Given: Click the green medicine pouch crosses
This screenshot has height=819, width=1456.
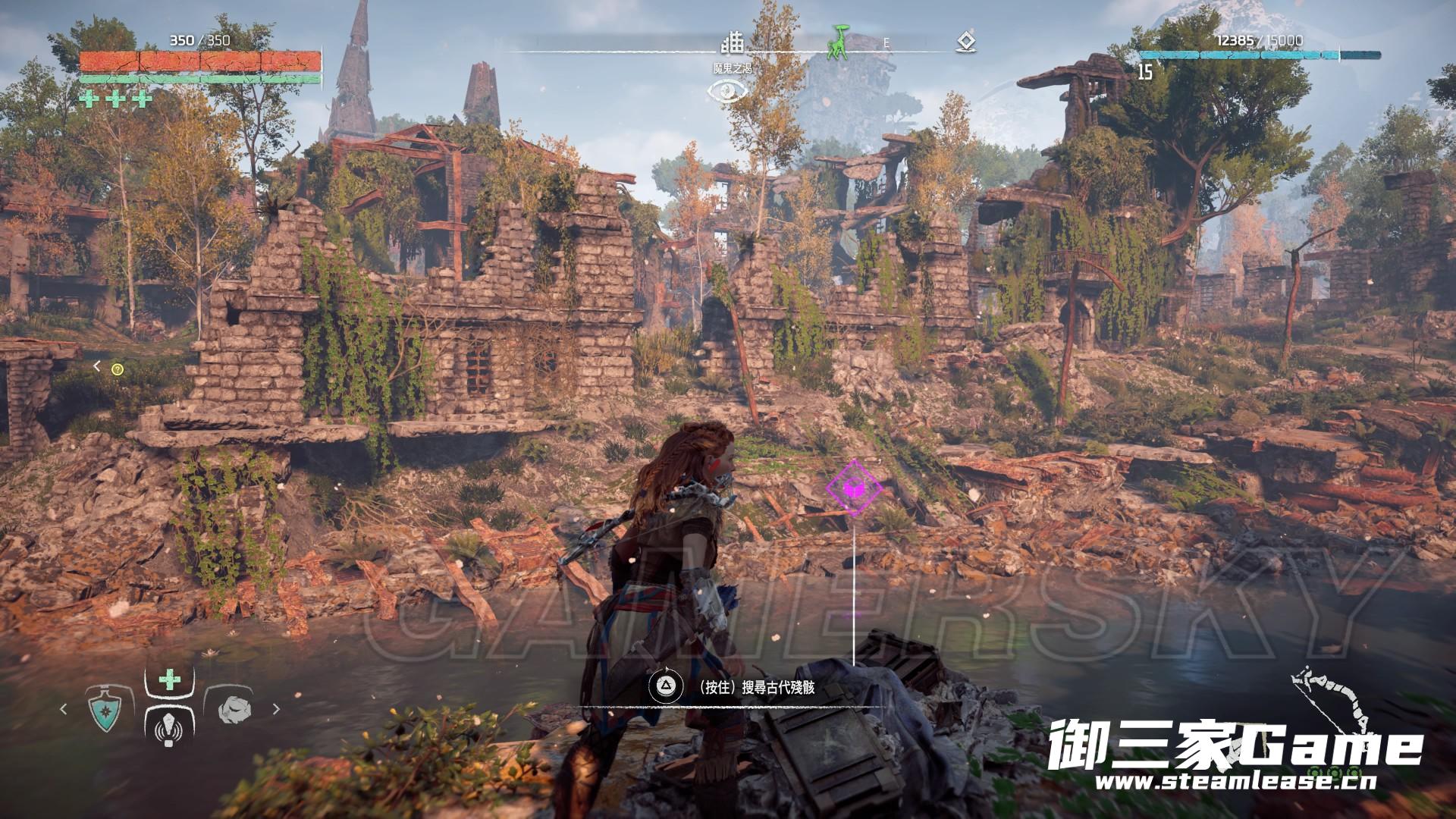Looking at the screenshot, I should (115, 99).
